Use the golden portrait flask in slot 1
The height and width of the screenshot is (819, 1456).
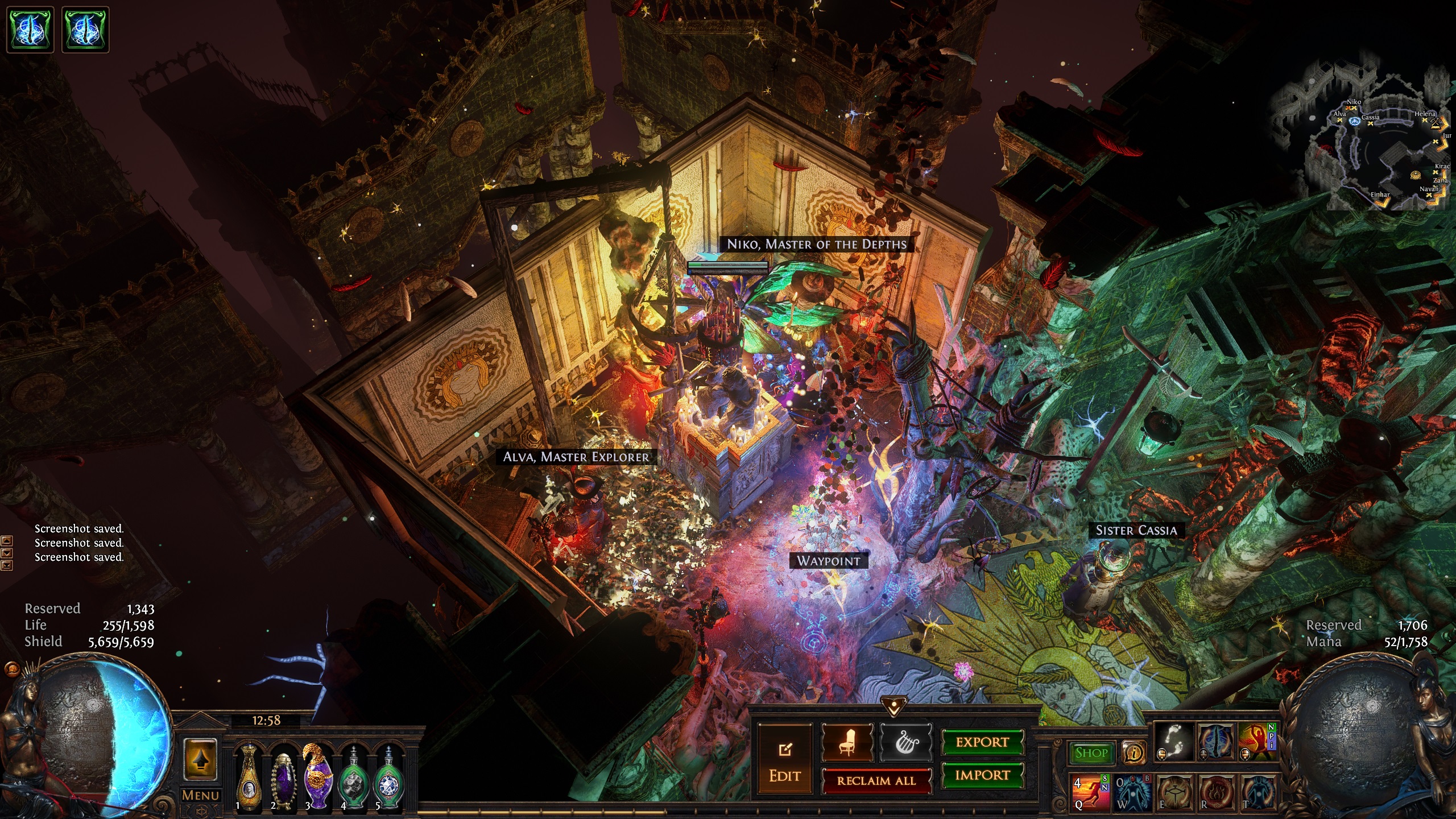point(249,777)
